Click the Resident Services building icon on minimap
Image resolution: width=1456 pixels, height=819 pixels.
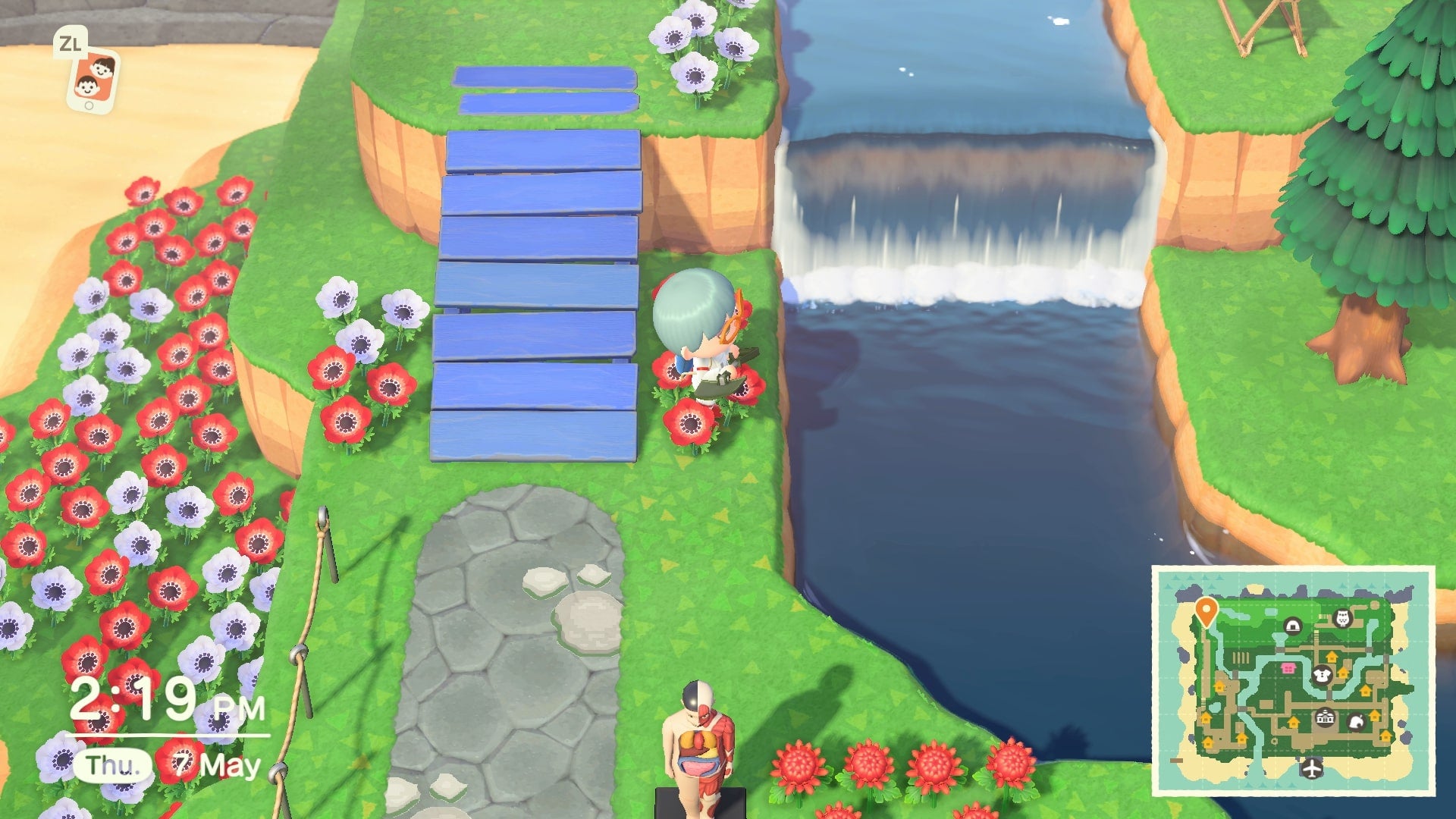(1324, 718)
